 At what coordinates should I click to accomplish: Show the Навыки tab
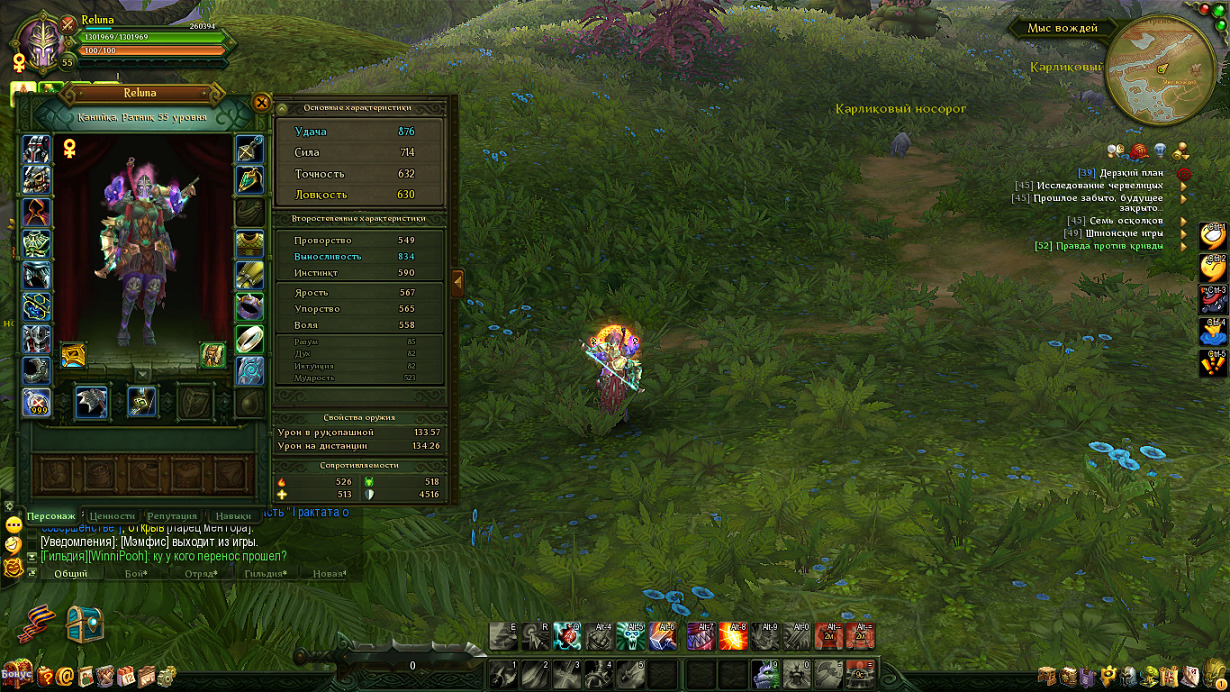pos(233,516)
